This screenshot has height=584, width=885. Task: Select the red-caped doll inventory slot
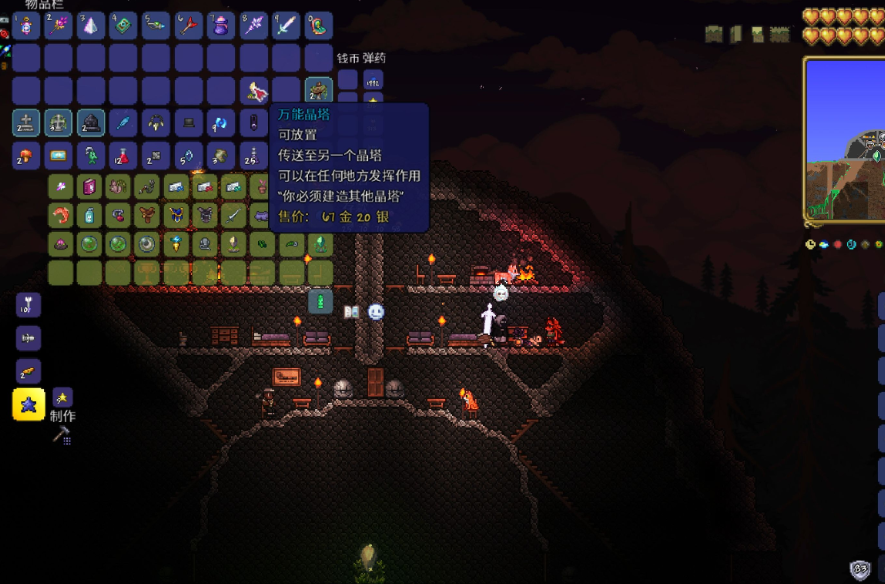click(x=254, y=90)
